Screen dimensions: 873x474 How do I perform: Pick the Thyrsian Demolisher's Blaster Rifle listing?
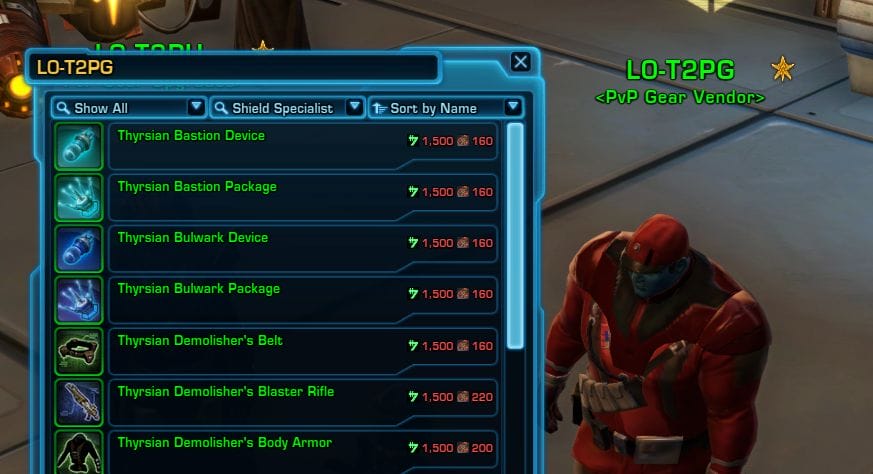point(301,402)
